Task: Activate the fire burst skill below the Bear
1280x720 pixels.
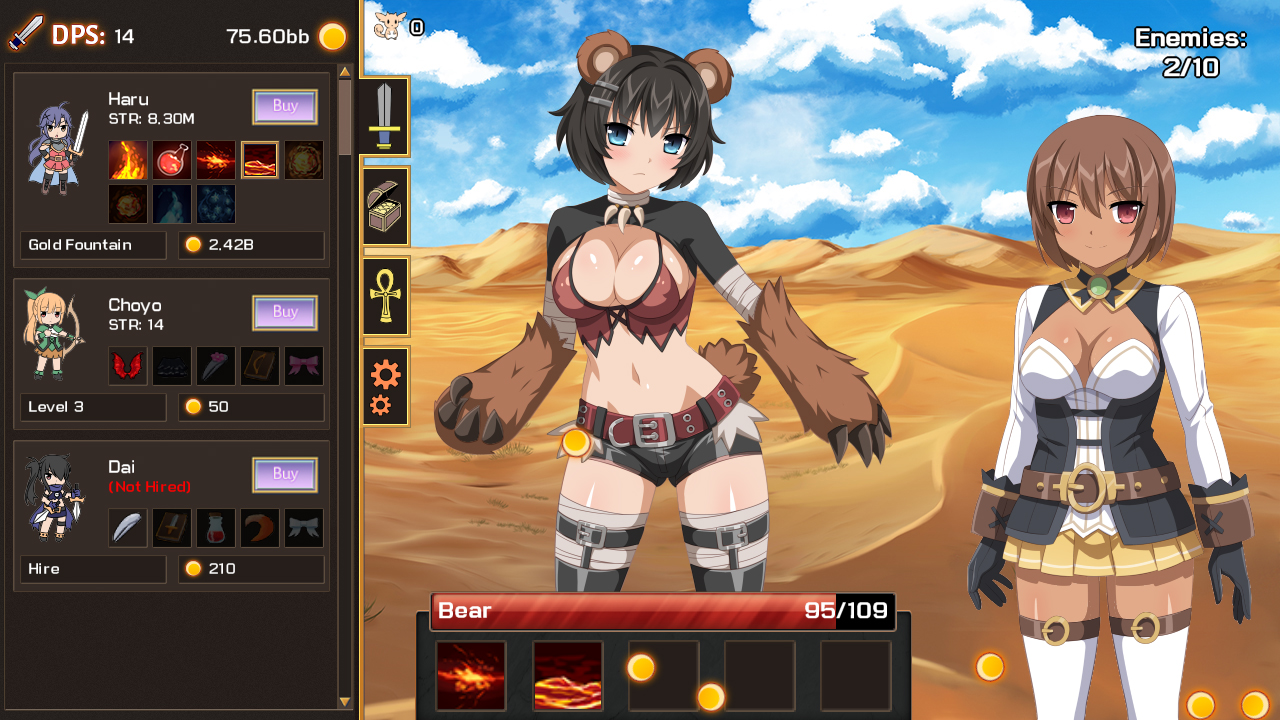Action: point(470,676)
